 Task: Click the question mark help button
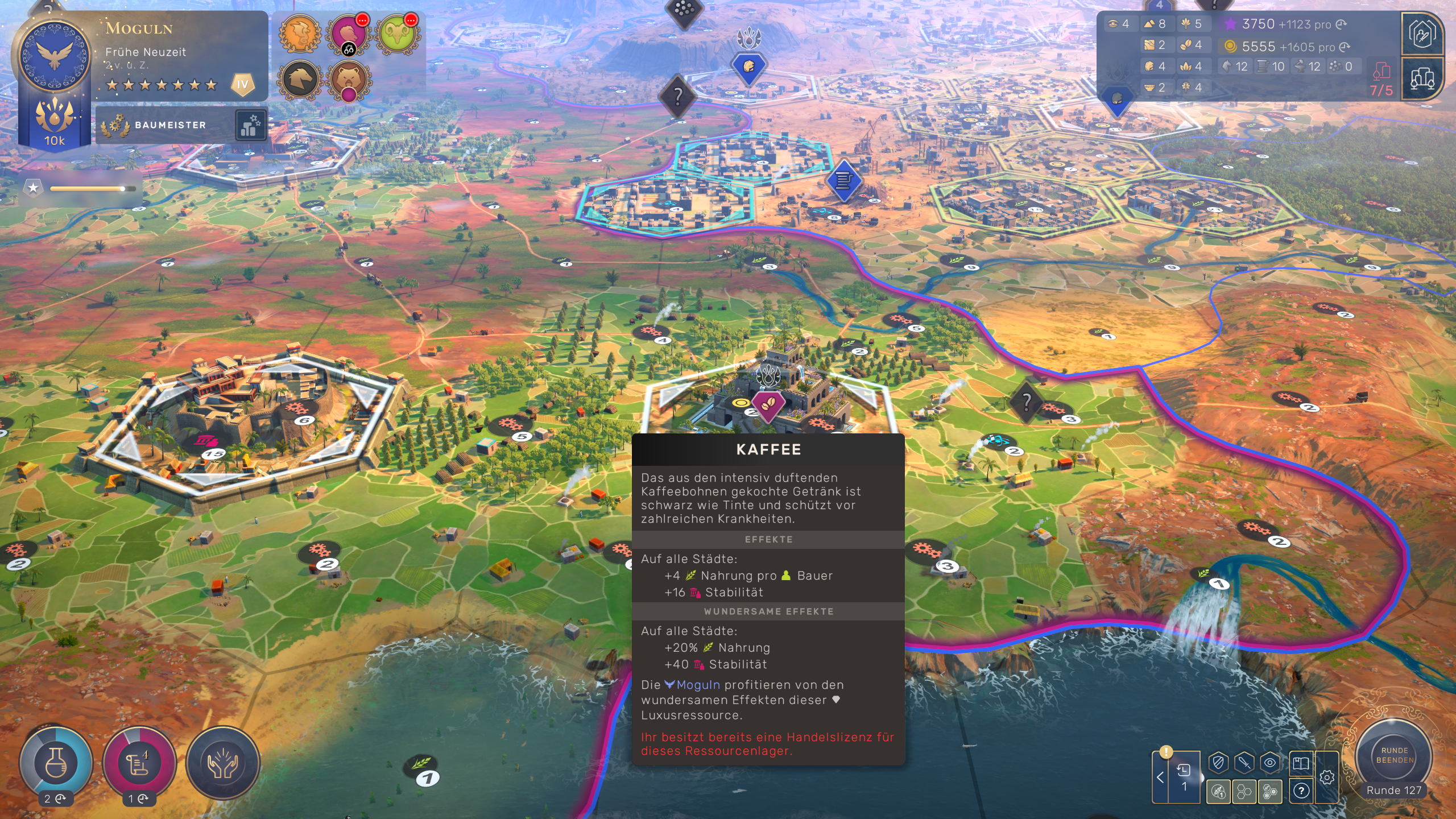point(1301,791)
